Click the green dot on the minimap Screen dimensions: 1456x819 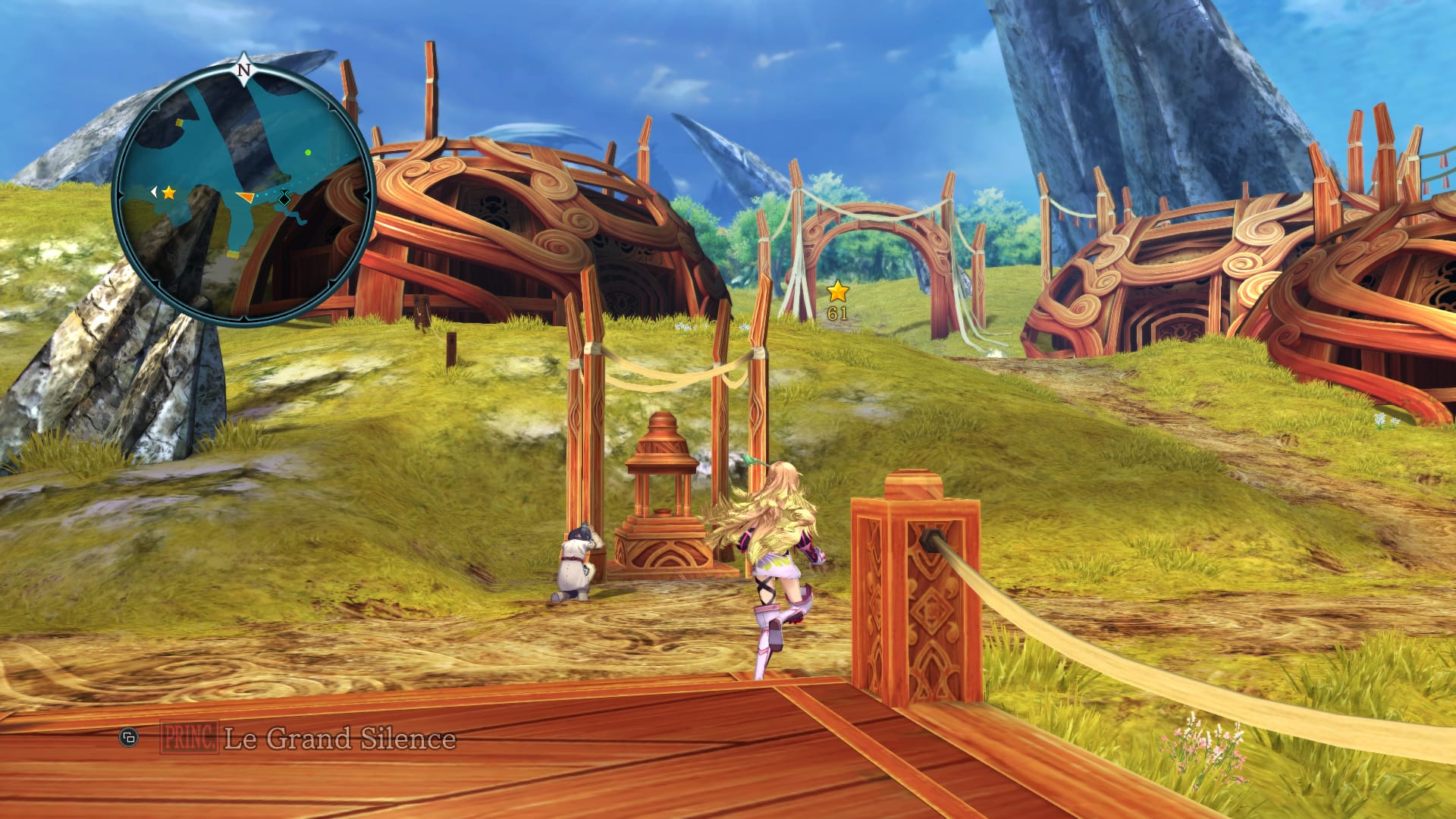(308, 152)
